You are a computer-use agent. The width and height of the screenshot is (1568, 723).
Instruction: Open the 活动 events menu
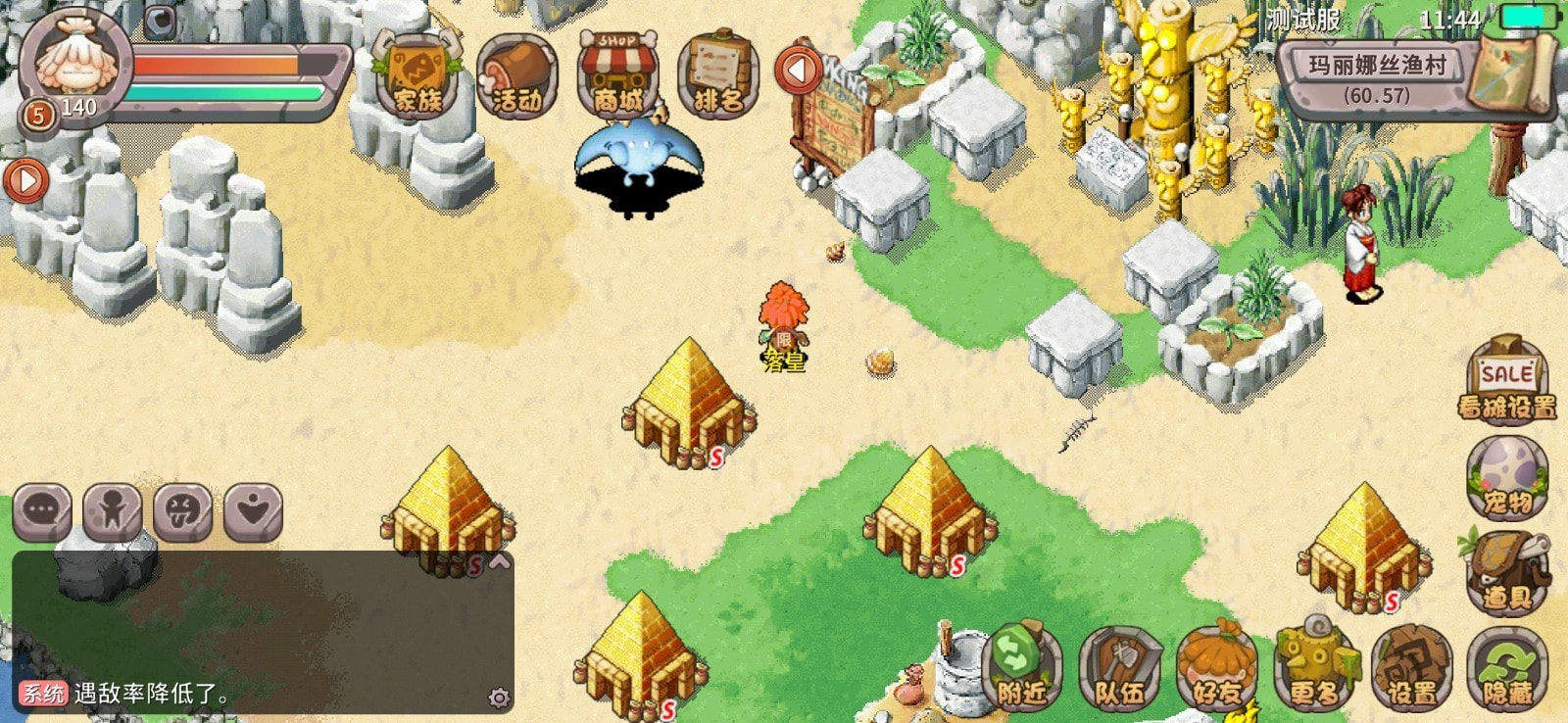coord(517,77)
